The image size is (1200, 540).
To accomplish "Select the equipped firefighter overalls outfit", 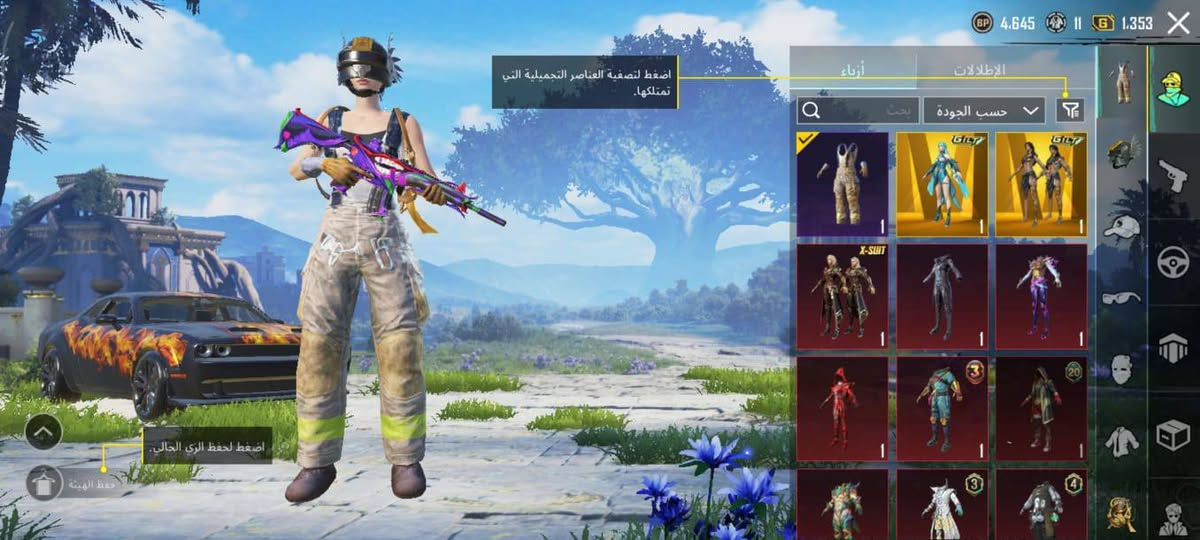I will pos(842,184).
